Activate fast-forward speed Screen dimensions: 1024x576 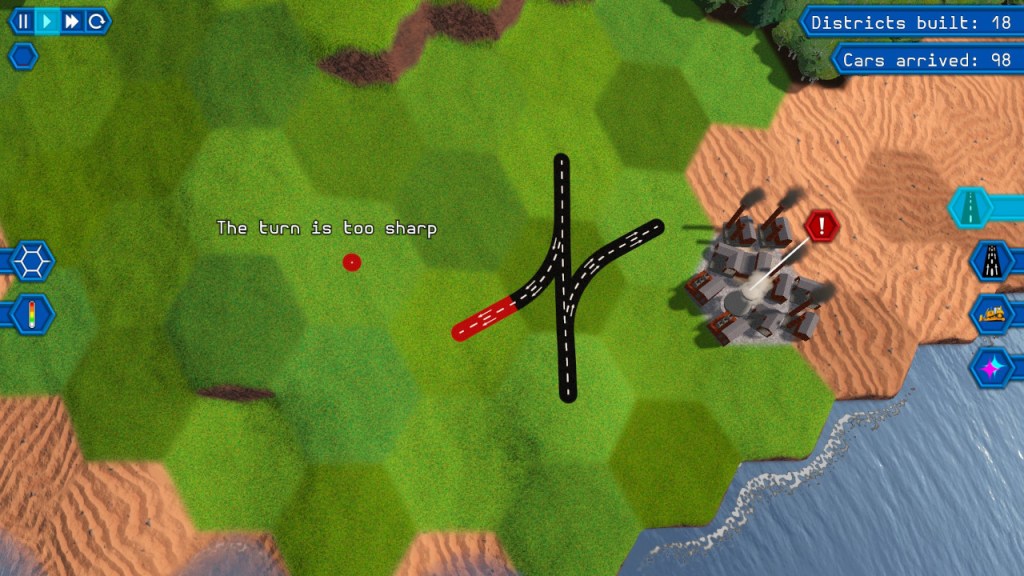[x=72, y=21]
